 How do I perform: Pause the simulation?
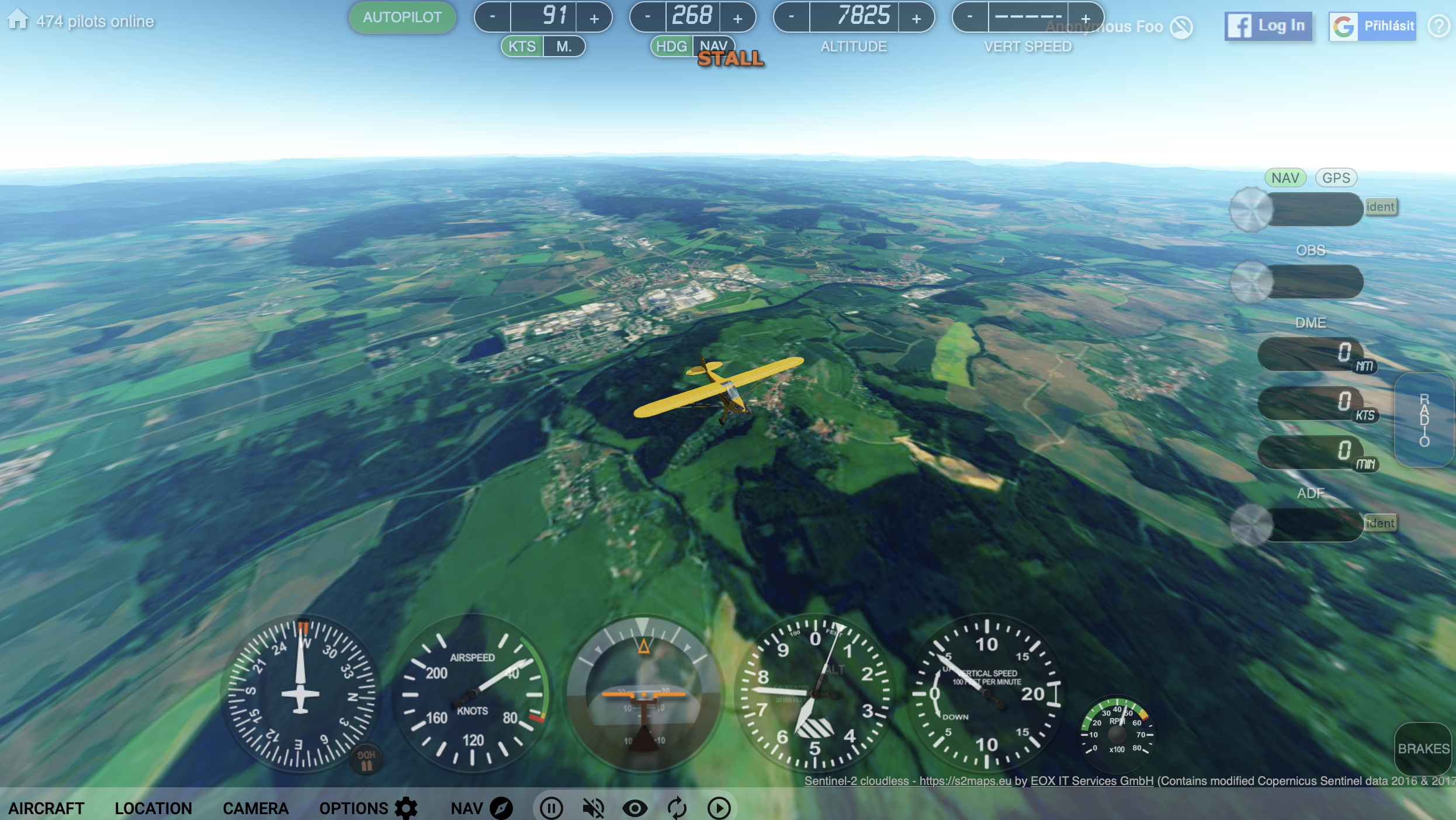coord(551,808)
